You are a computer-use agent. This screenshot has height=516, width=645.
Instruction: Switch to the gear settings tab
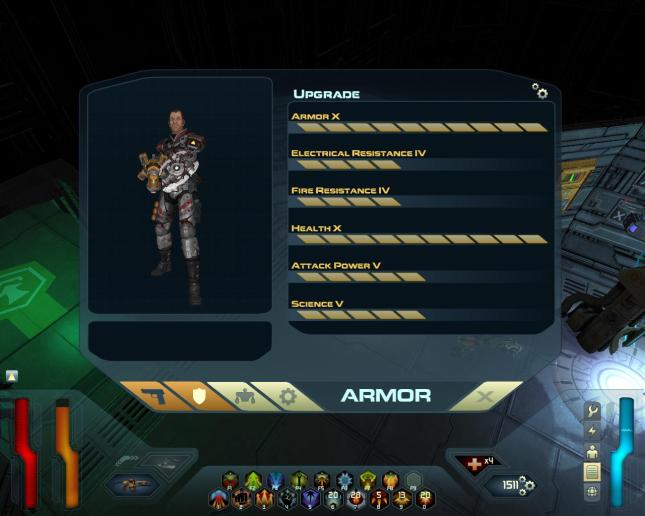288,396
